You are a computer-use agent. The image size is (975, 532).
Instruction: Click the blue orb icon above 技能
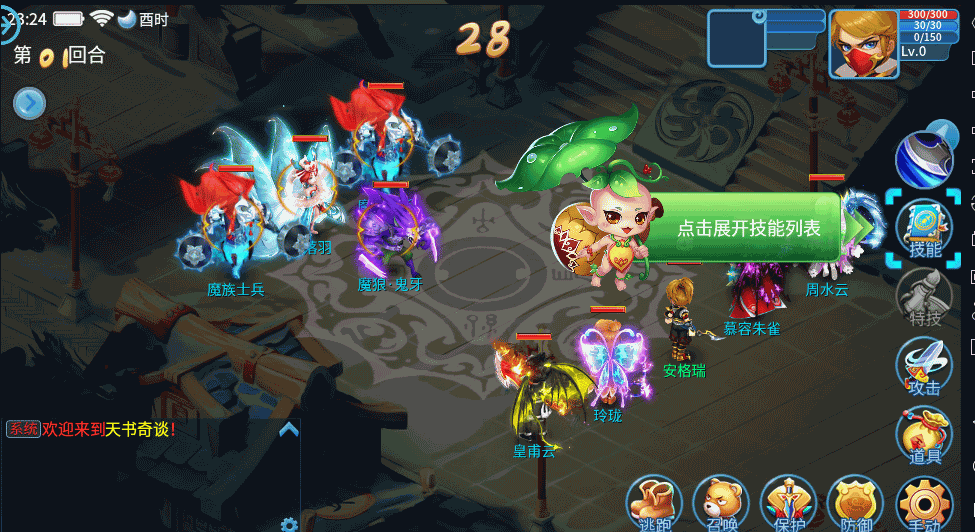coord(924,157)
